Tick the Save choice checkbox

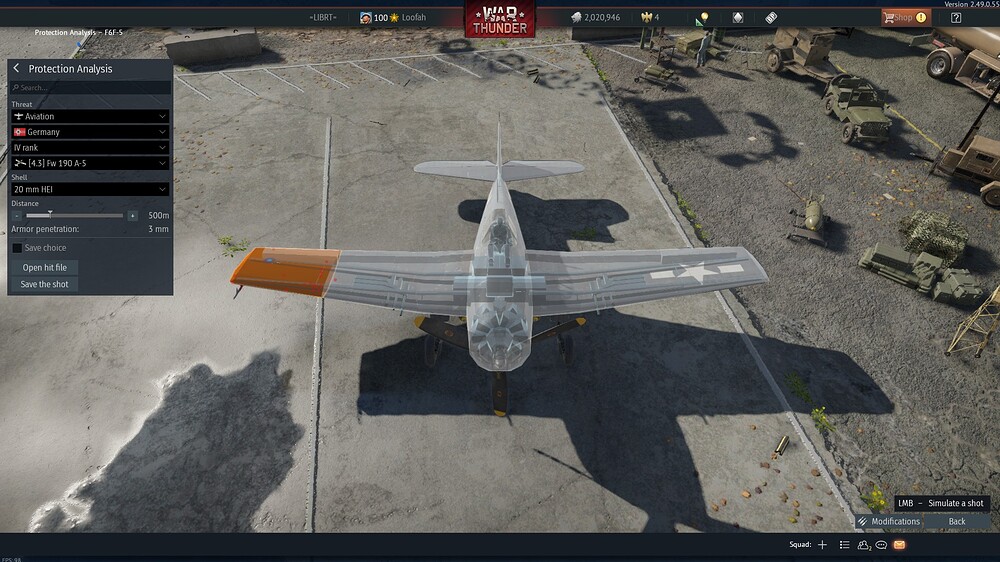click(x=17, y=248)
